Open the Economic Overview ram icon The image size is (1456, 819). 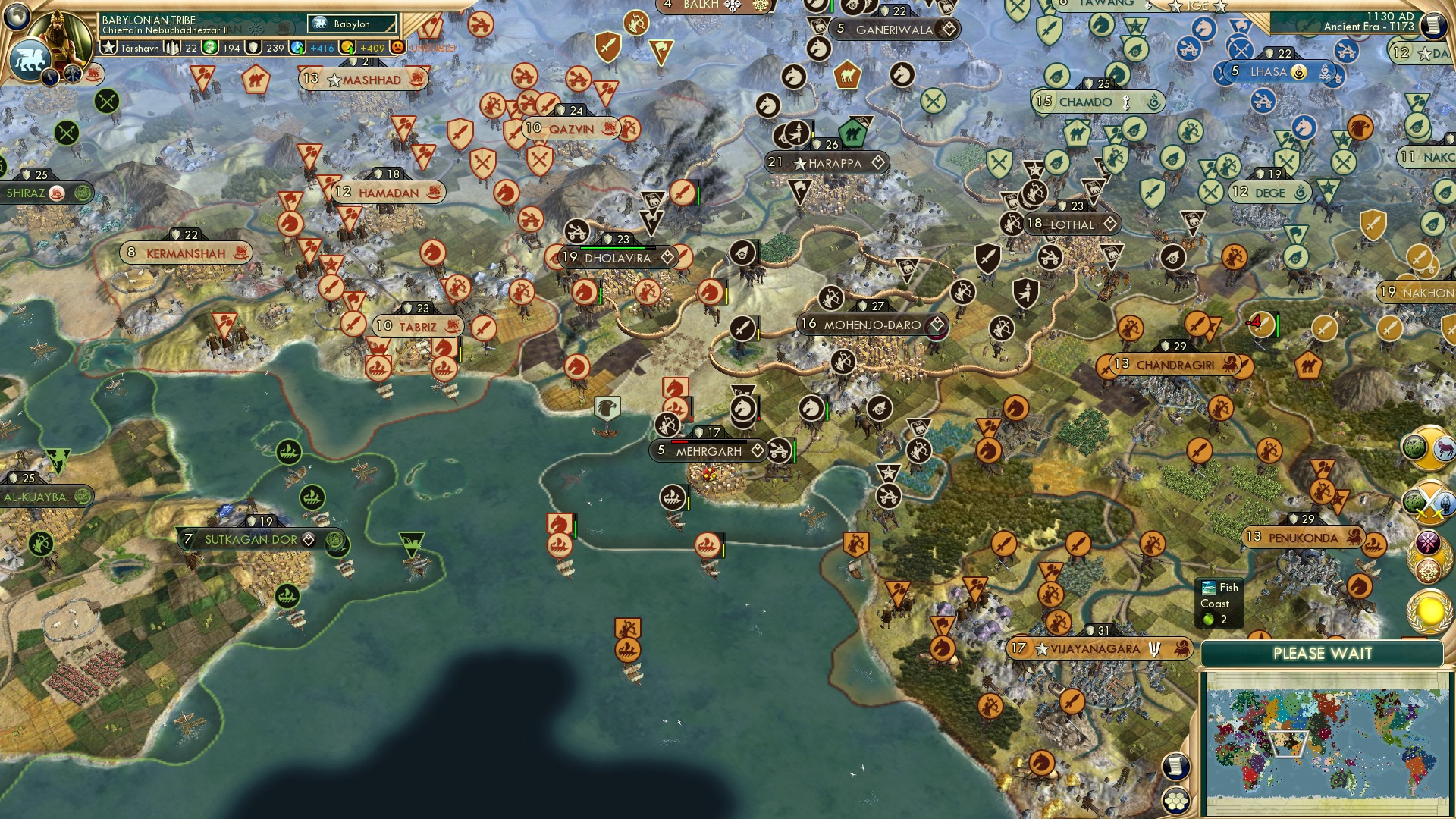point(1442,447)
